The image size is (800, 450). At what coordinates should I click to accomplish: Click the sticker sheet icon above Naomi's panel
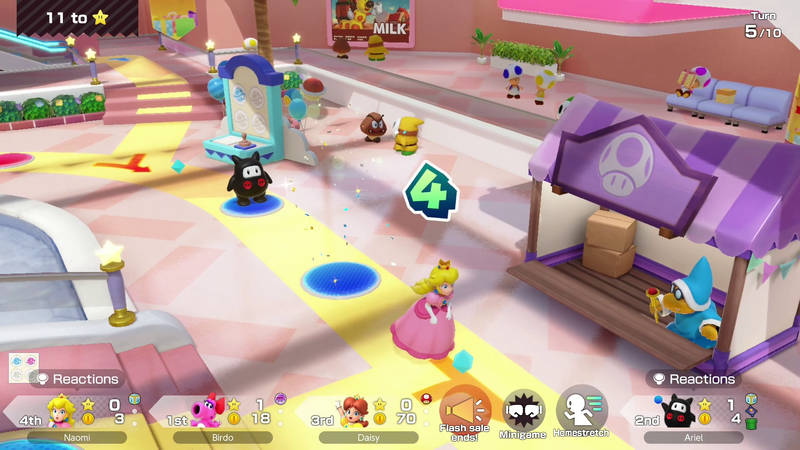click(22, 366)
